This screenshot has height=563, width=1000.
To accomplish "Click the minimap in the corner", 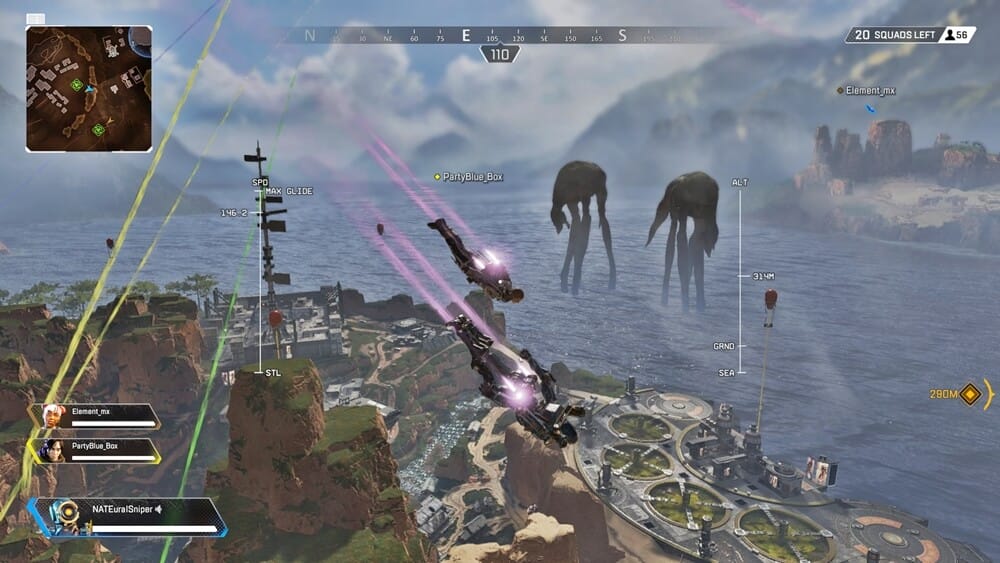I will 89,89.
